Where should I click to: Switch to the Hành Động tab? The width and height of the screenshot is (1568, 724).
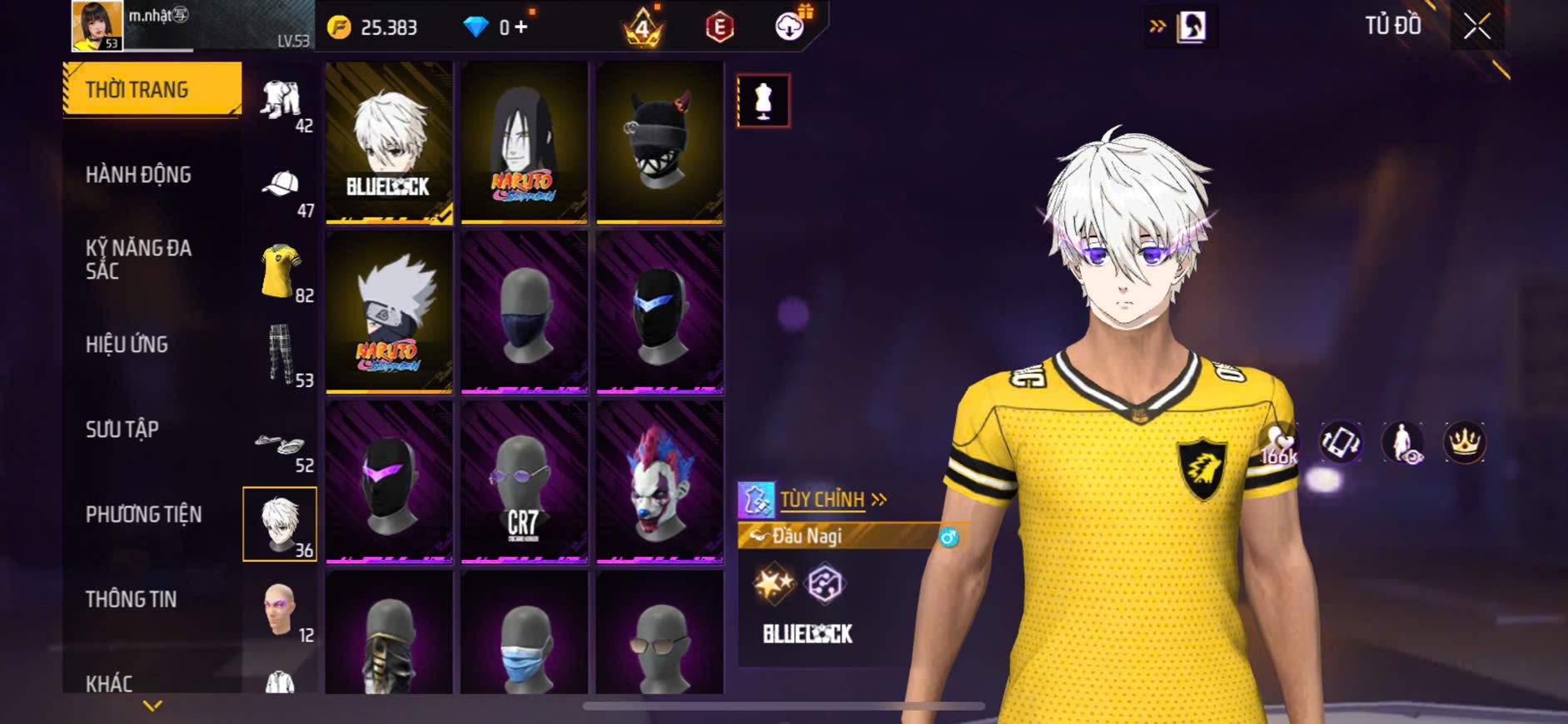138,175
